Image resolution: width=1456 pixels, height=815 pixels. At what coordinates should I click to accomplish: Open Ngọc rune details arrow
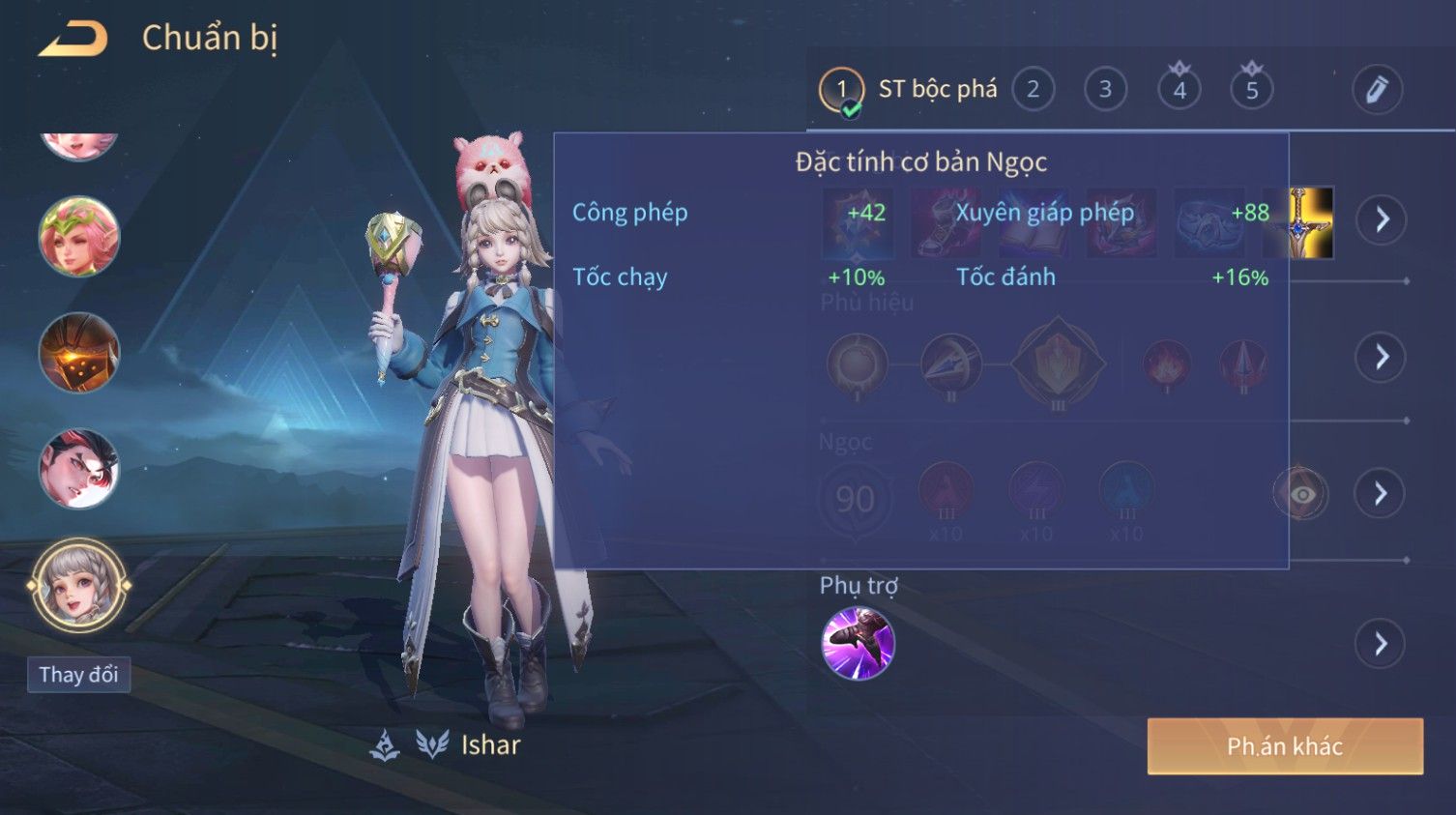1381,494
